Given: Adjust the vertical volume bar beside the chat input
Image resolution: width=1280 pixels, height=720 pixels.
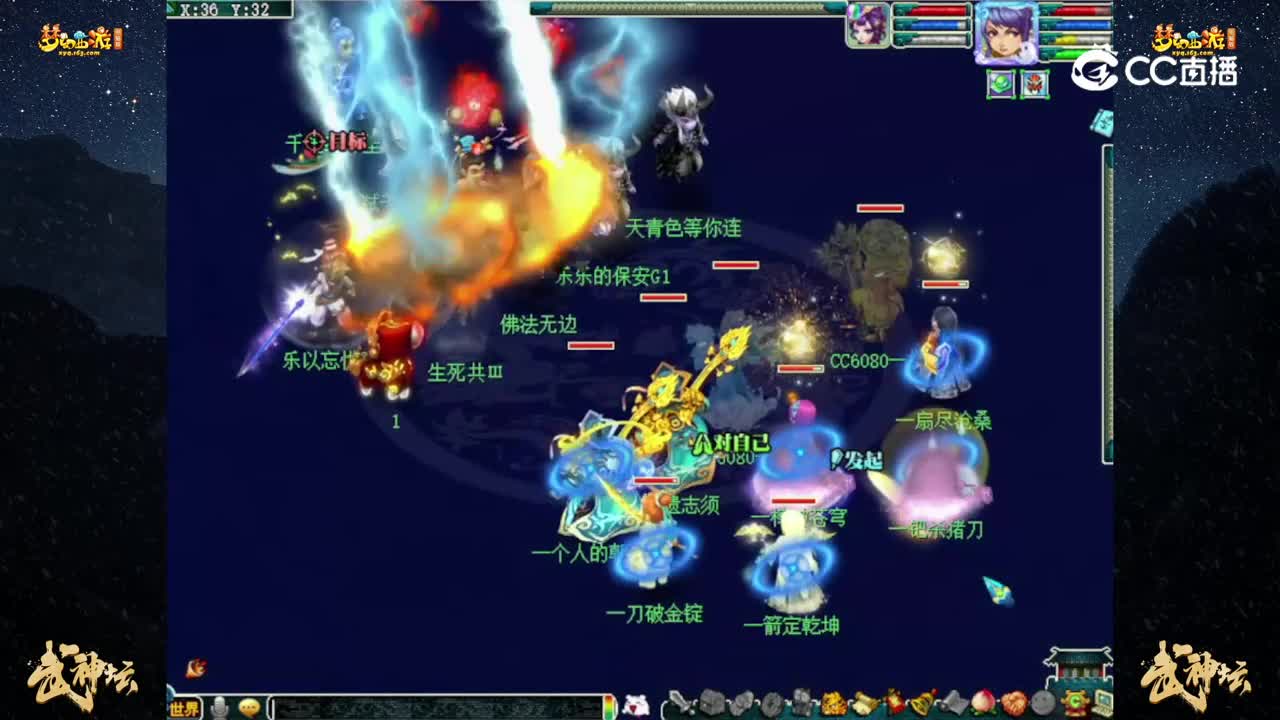Looking at the screenshot, I should pyautogui.click(x=609, y=705).
